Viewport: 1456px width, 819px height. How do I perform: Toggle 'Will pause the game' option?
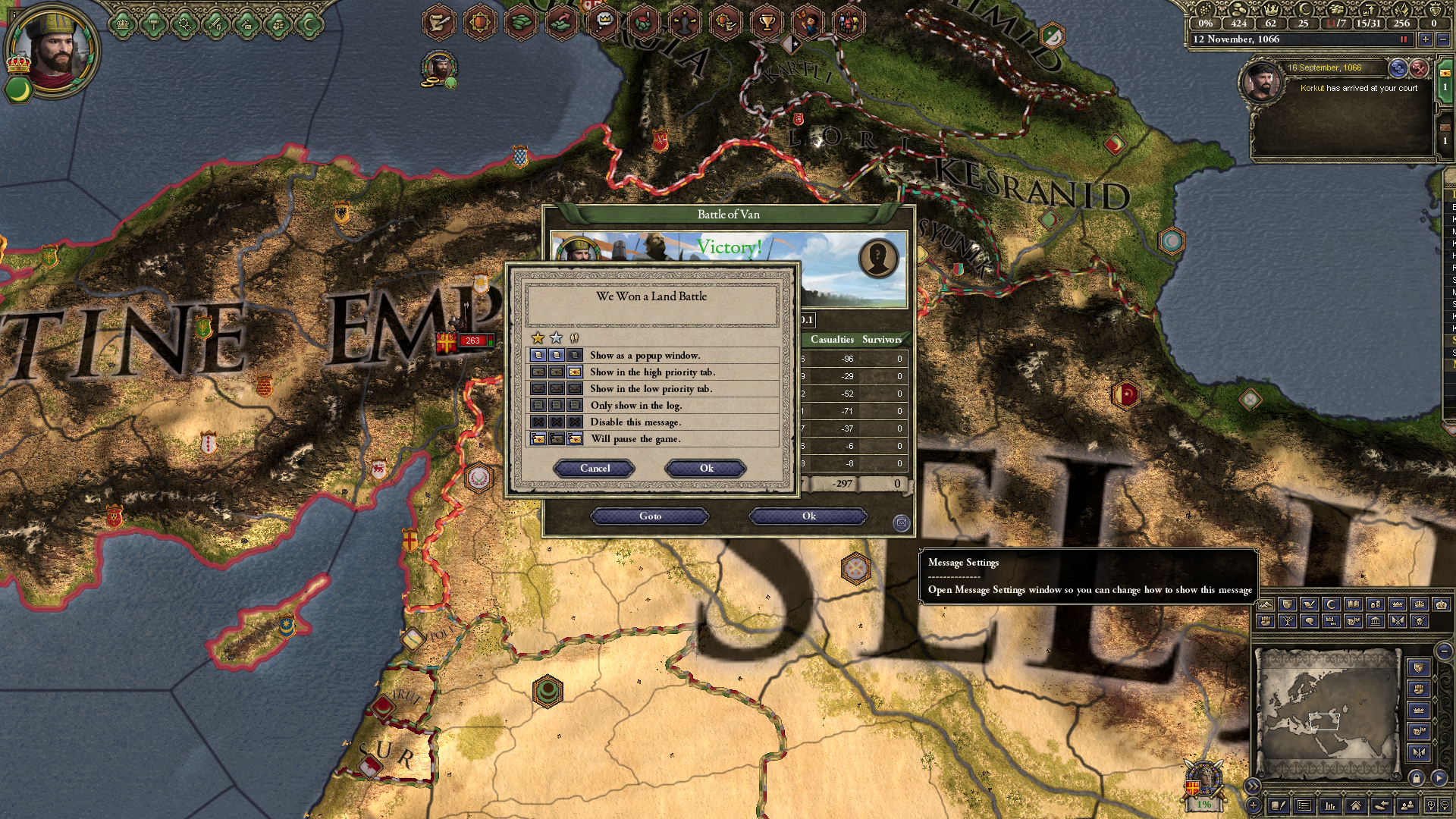click(x=635, y=438)
